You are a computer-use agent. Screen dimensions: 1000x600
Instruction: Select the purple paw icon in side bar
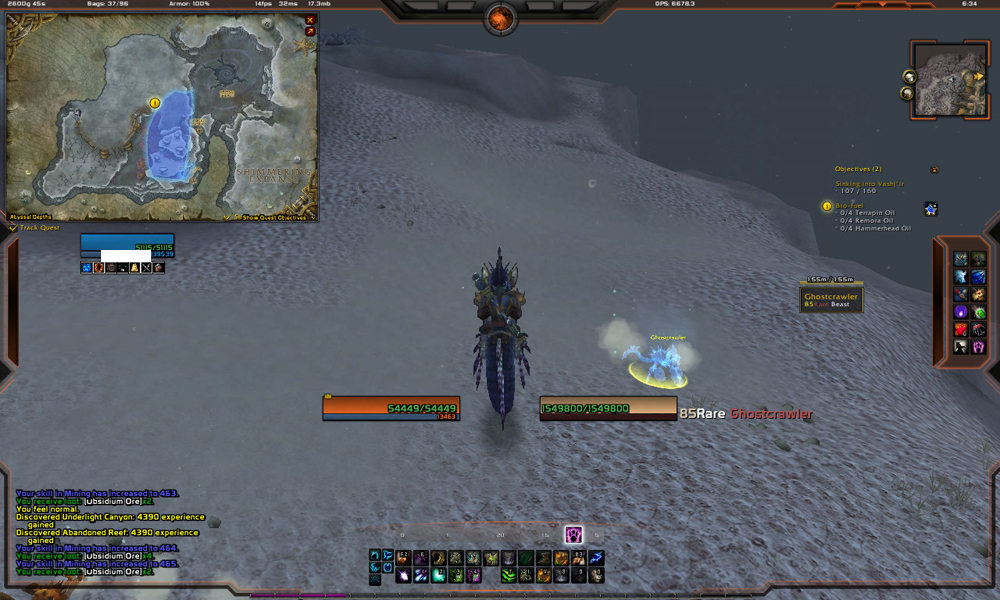978,346
